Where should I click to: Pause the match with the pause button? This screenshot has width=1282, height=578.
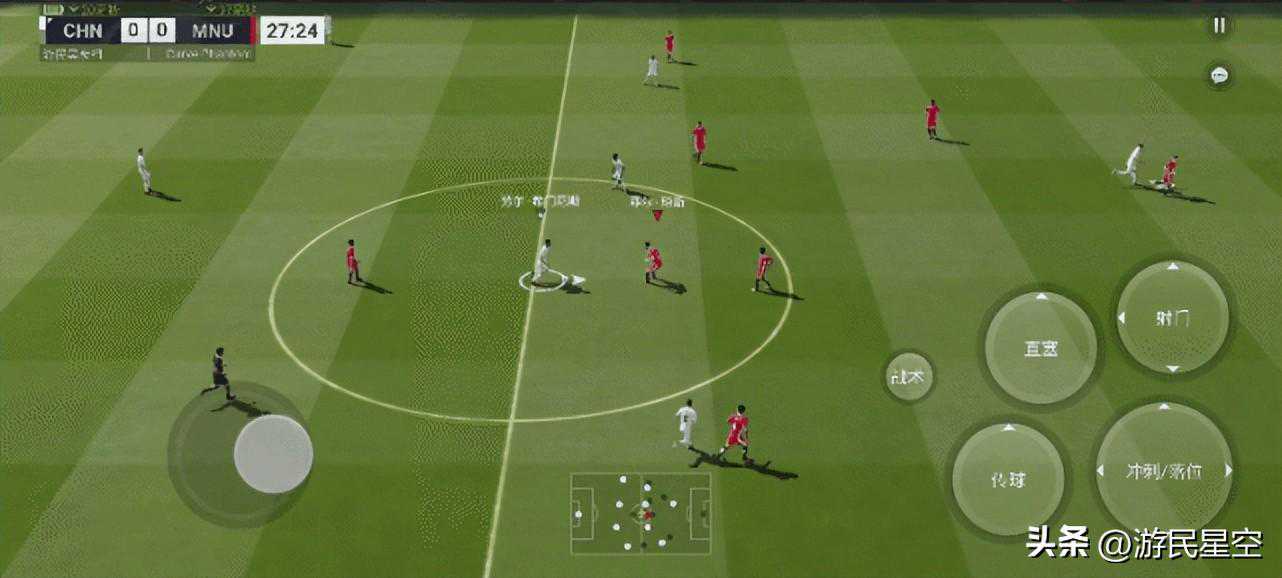1219,26
